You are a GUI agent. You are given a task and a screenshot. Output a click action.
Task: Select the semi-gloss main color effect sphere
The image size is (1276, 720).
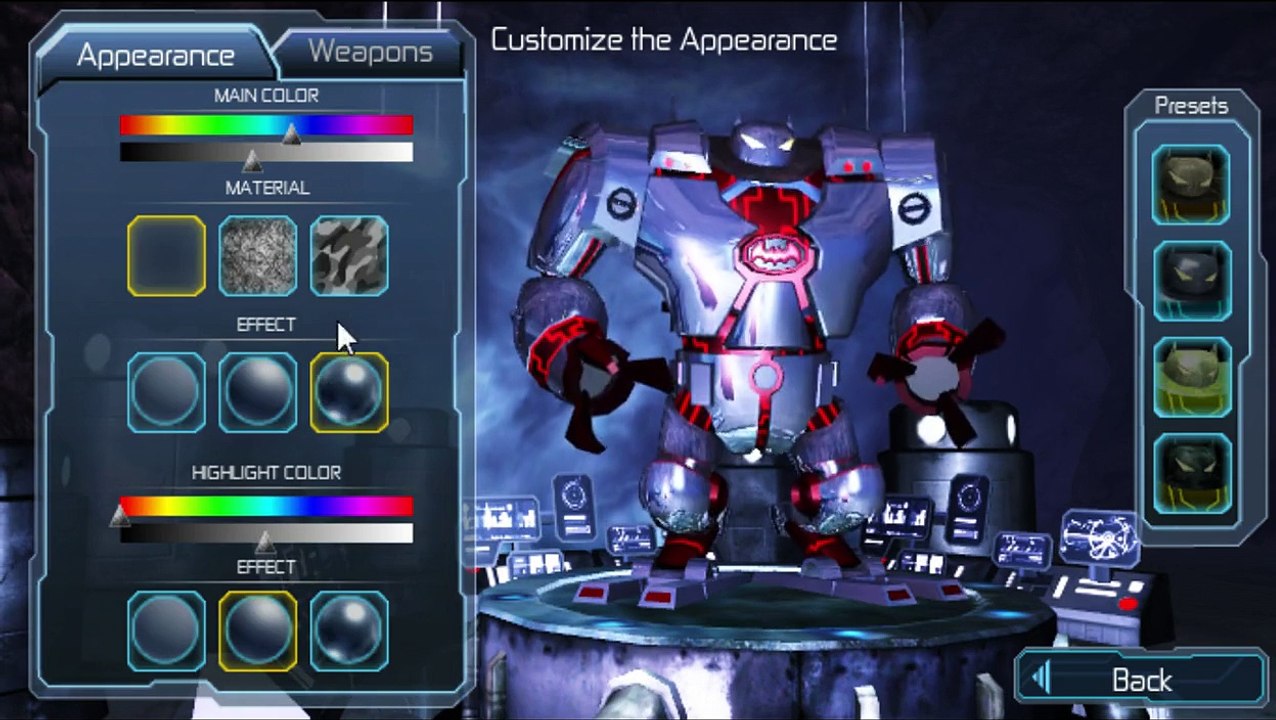coord(258,392)
